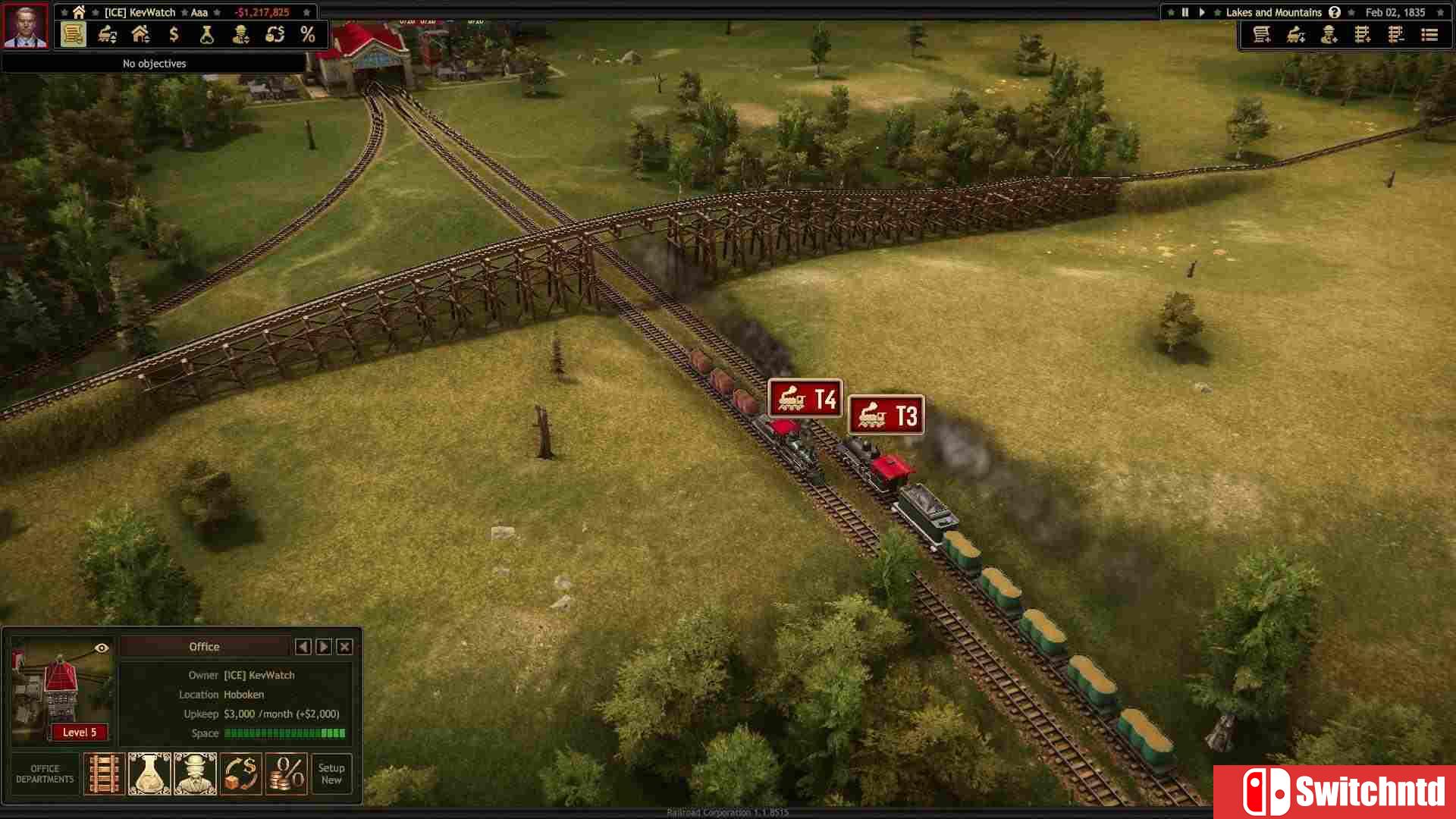The height and width of the screenshot is (819, 1456).
Task: Toggle the eye visibility icon on the Office thumbnail
Action: 101,648
